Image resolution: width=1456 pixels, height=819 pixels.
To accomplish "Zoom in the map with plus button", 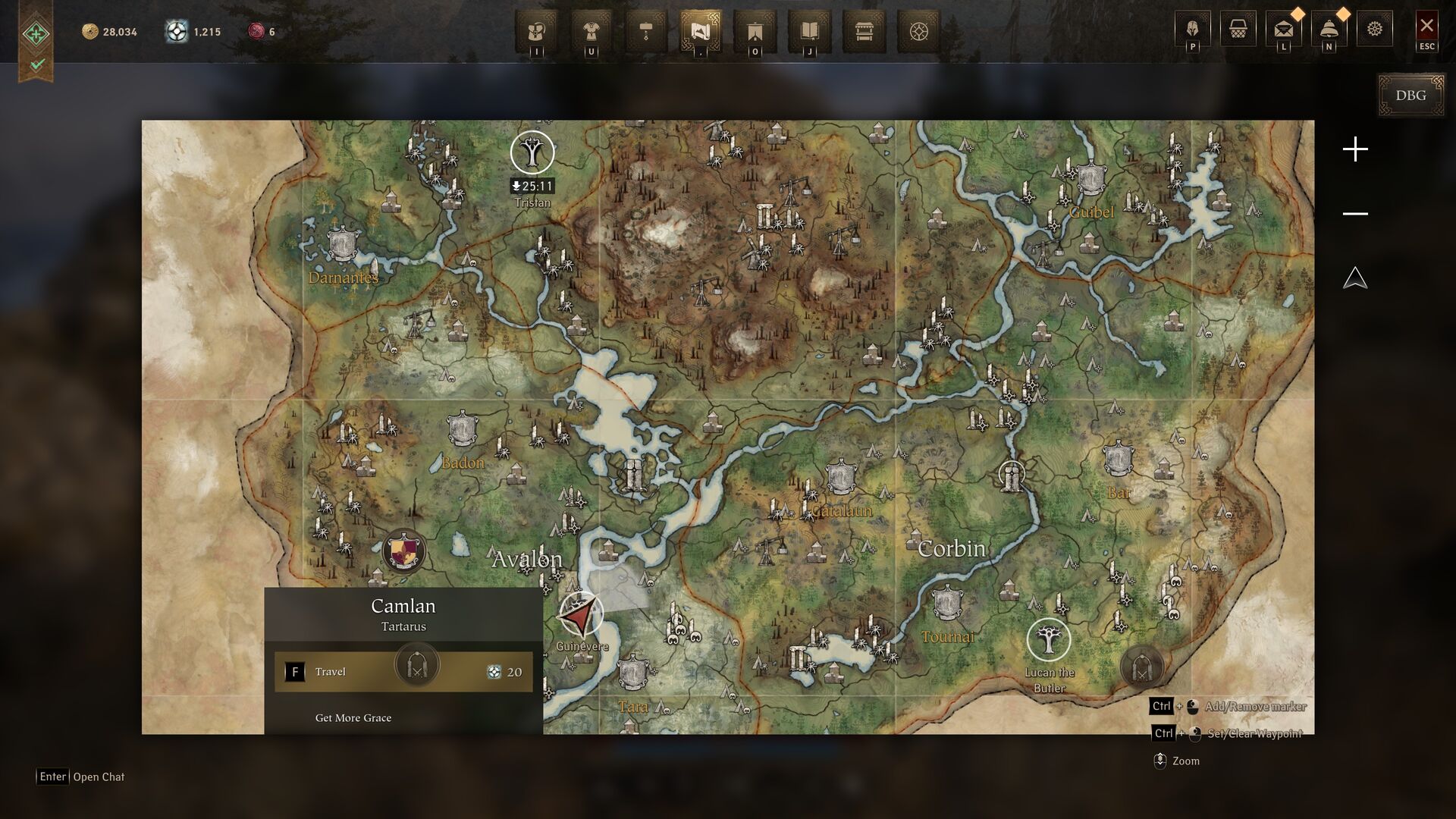I will coord(1355,149).
